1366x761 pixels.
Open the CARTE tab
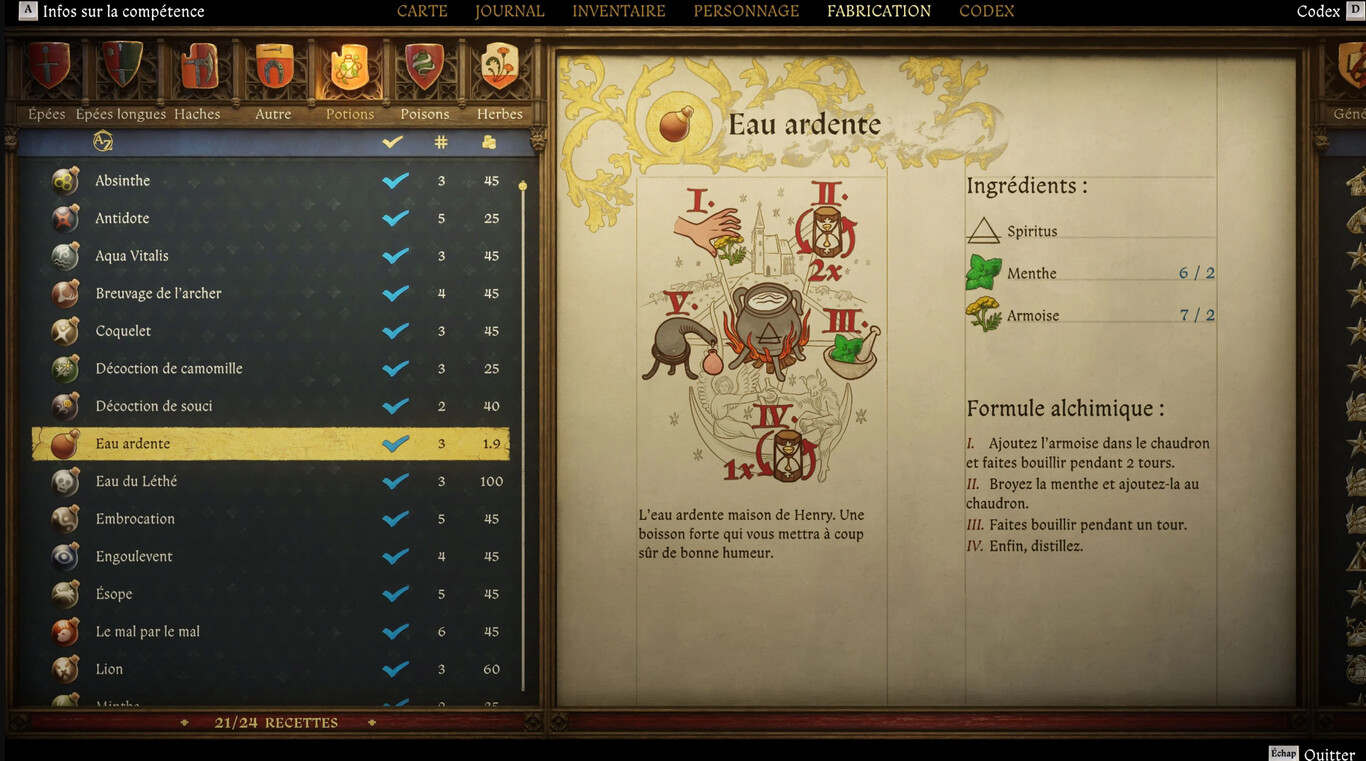pyautogui.click(x=421, y=11)
